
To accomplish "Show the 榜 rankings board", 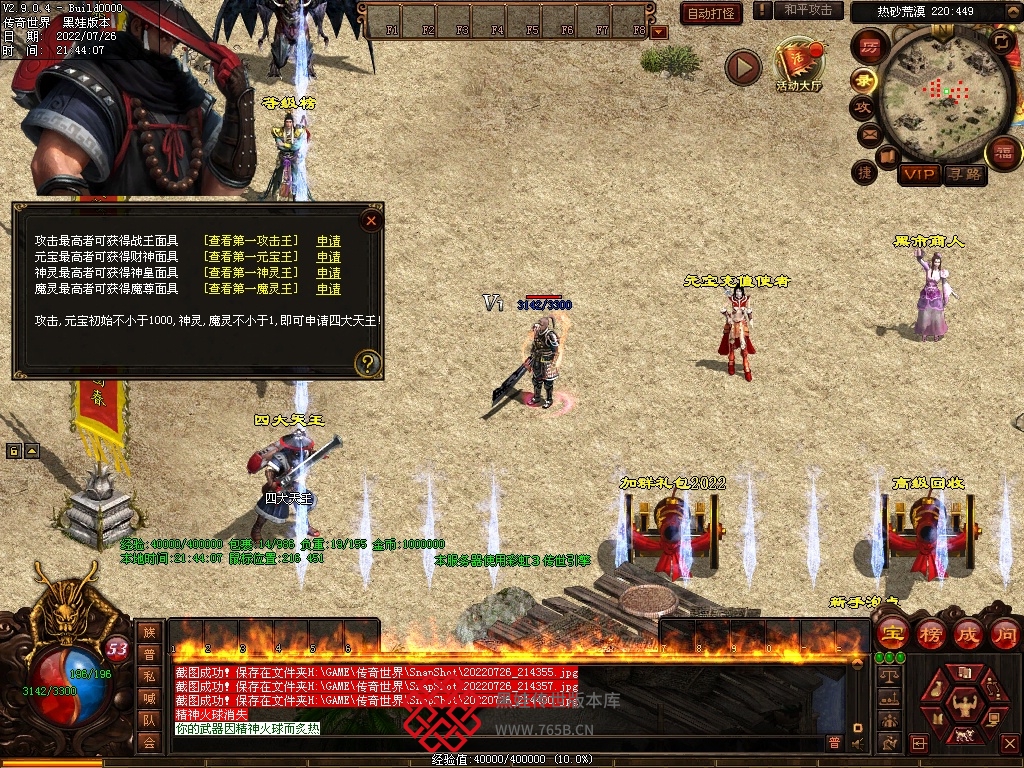I will pos(930,632).
